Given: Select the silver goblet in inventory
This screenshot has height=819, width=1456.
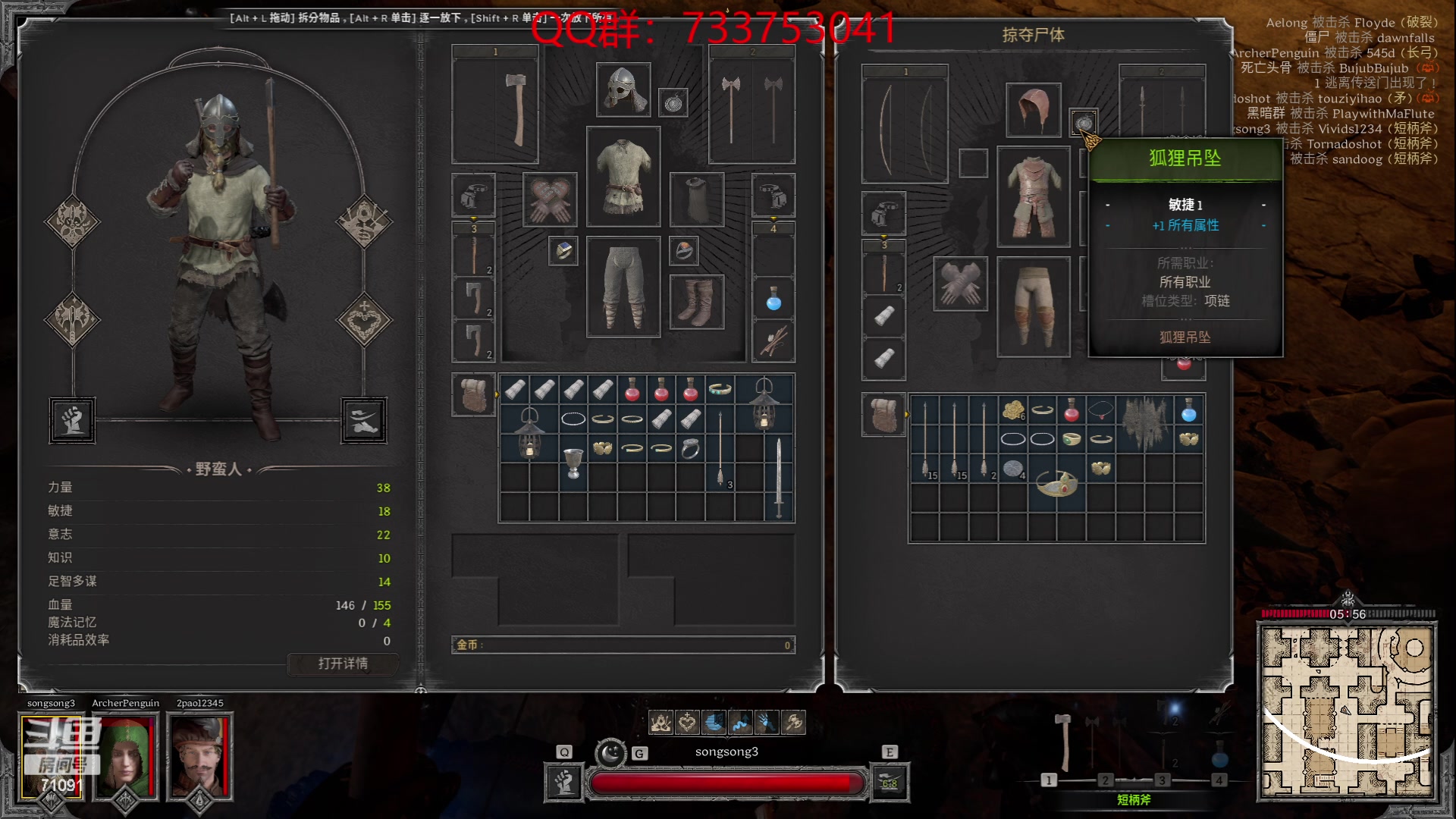Looking at the screenshot, I should [573, 463].
